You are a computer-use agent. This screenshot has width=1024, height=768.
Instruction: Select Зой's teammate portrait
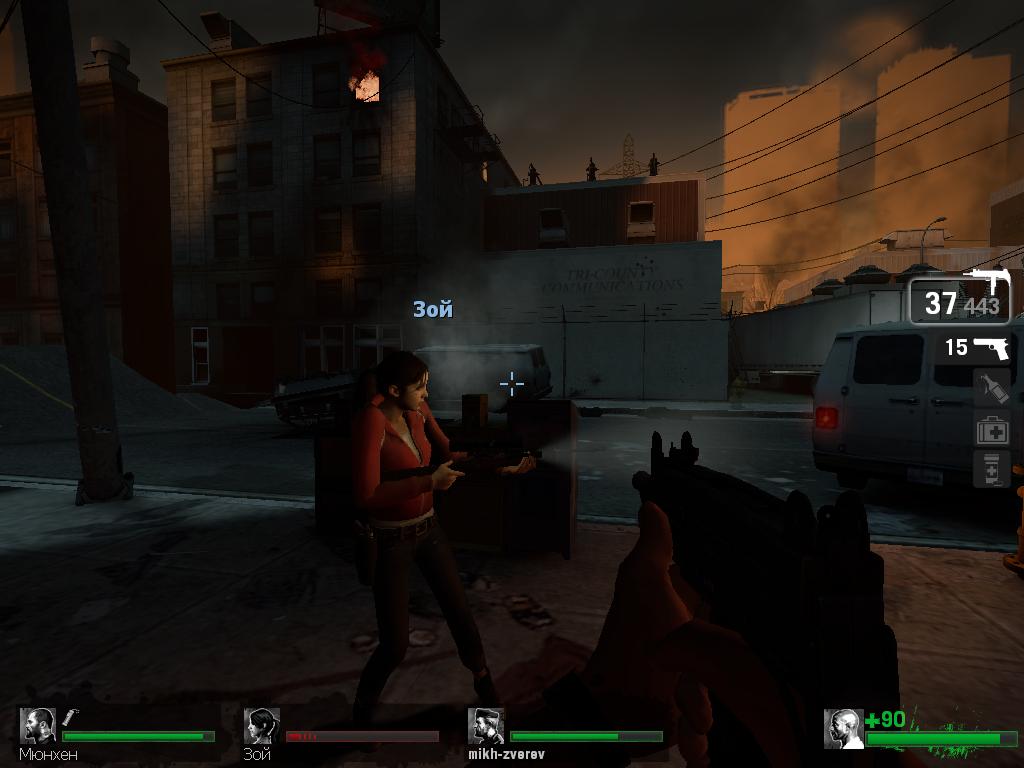pos(262,726)
